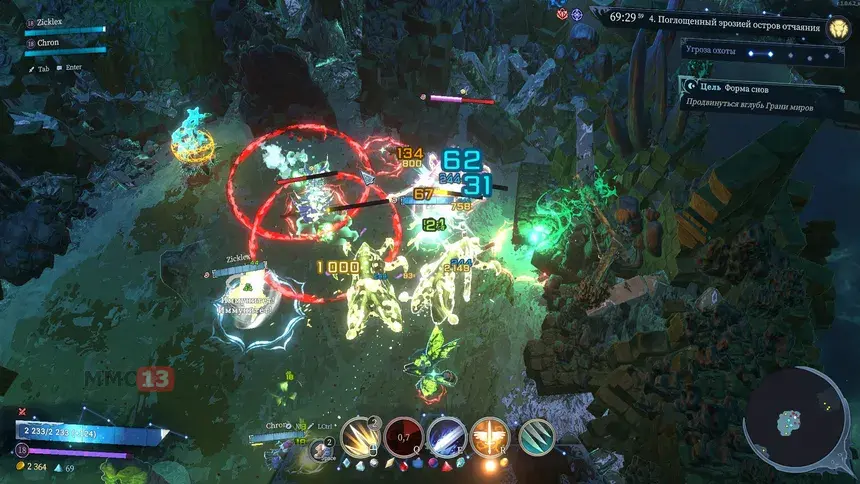
Task: Click the blue circular status icon
Action: (x=578, y=15)
